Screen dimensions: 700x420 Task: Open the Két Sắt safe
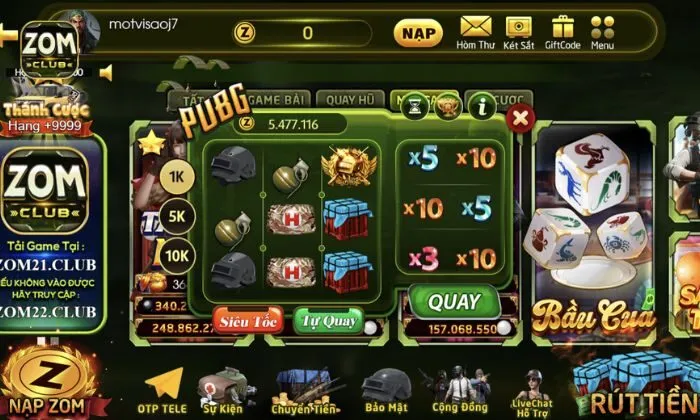pos(518,32)
